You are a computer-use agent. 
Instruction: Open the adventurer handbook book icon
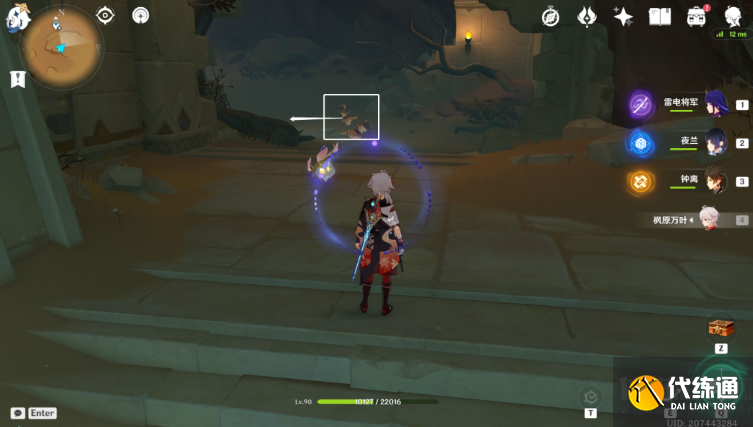[x=659, y=16]
